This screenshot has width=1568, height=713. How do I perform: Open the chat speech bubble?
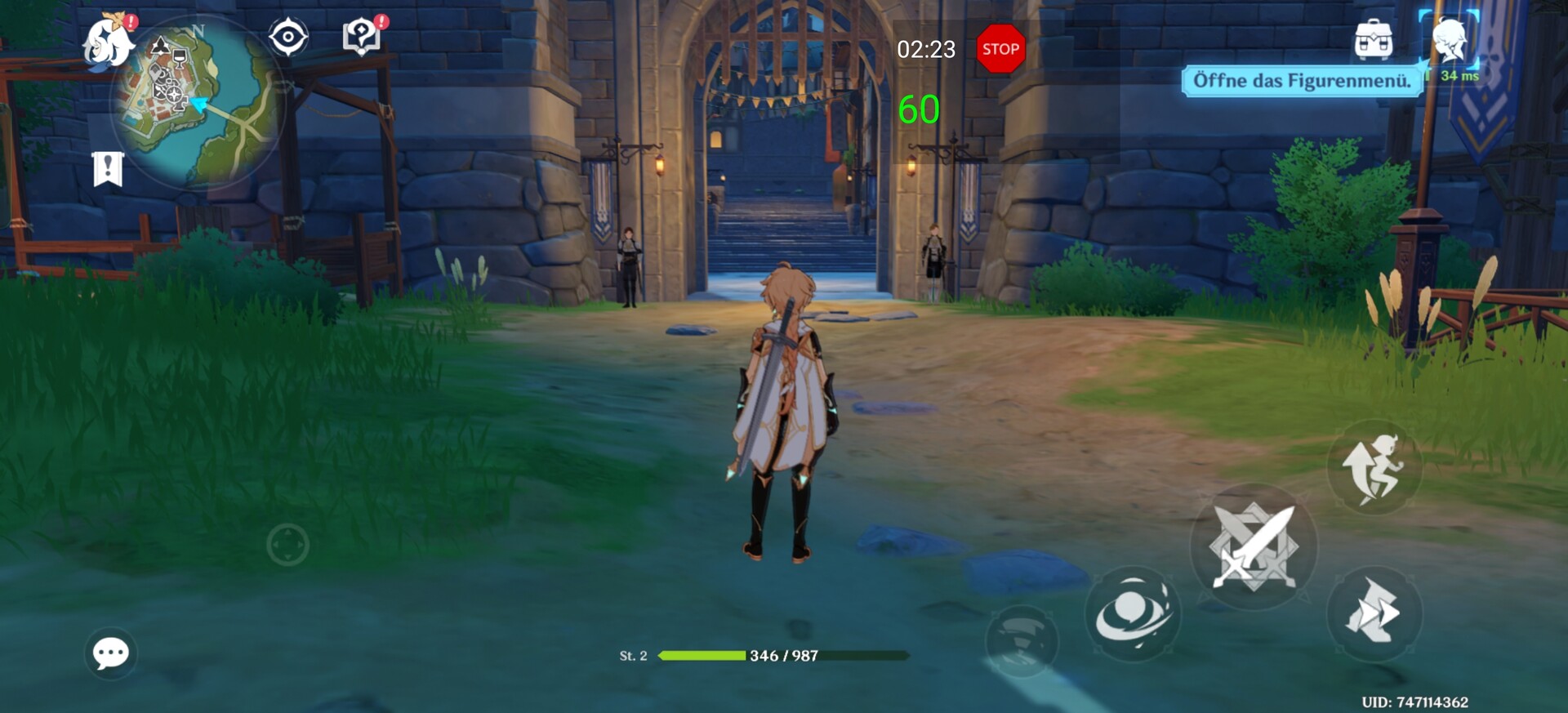click(x=111, y=653)
